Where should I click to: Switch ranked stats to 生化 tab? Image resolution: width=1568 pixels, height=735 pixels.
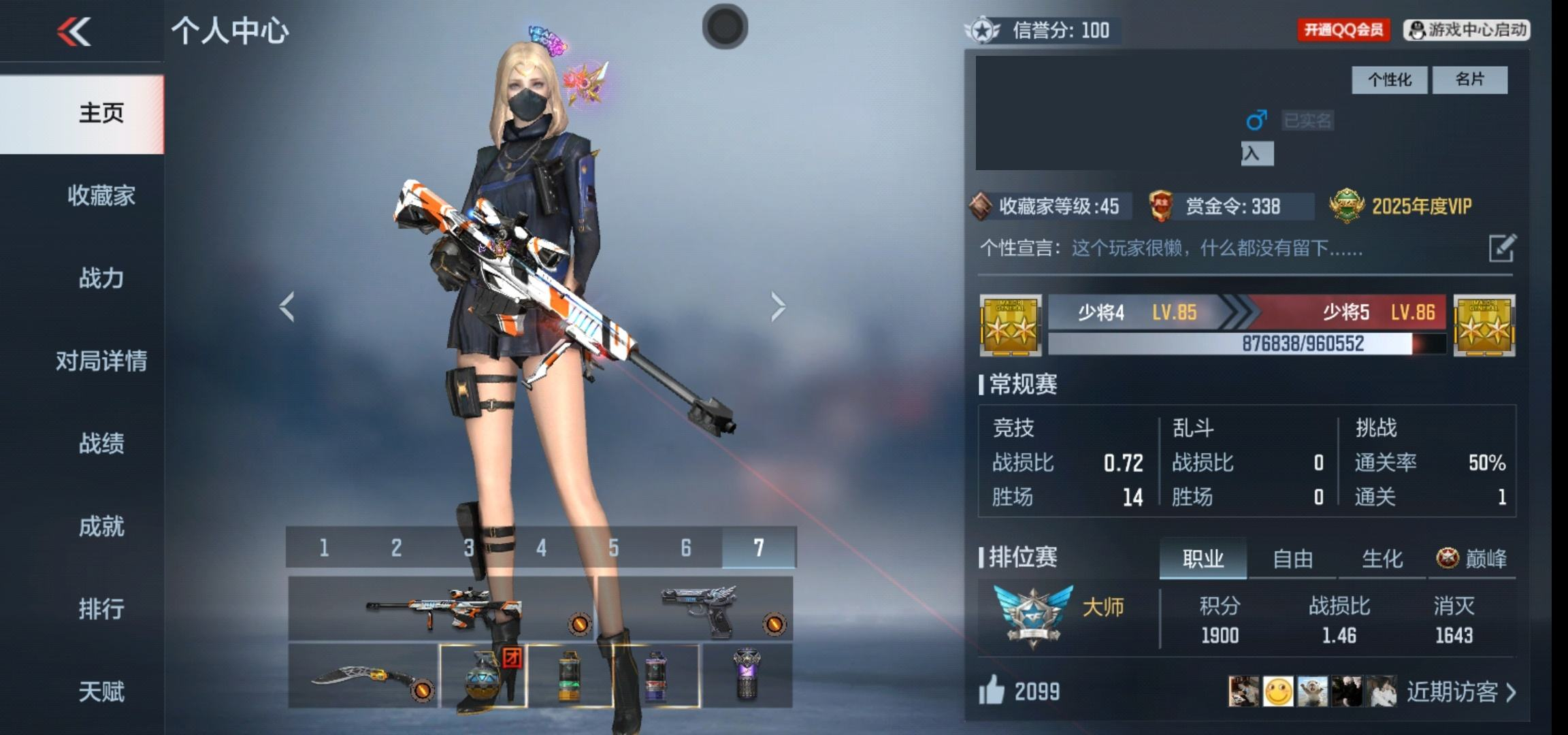pos(1382,559)
